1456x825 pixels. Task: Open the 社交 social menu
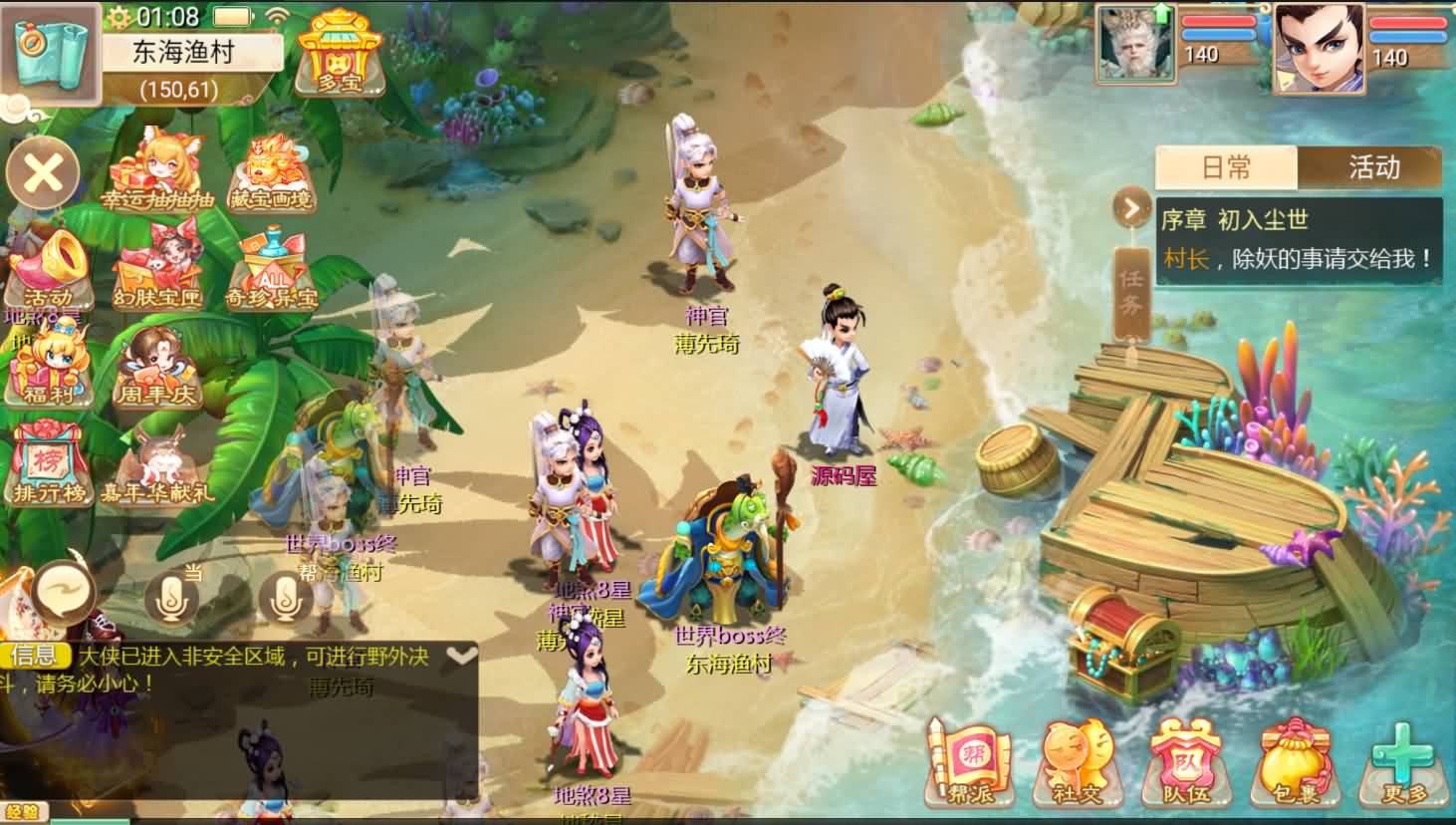tap(1080, 762)
